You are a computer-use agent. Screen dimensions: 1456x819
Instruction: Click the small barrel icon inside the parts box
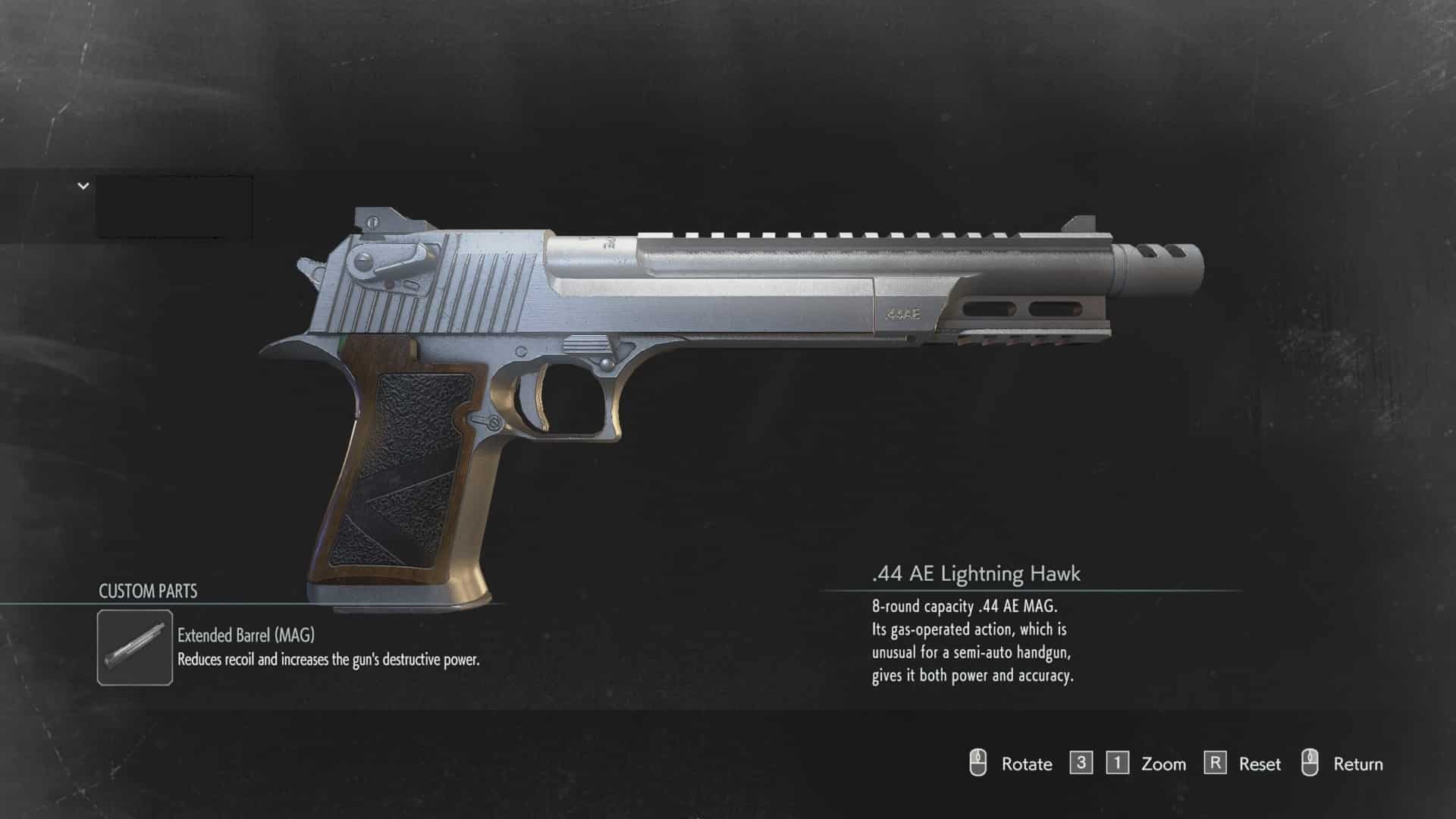point(134,643)
